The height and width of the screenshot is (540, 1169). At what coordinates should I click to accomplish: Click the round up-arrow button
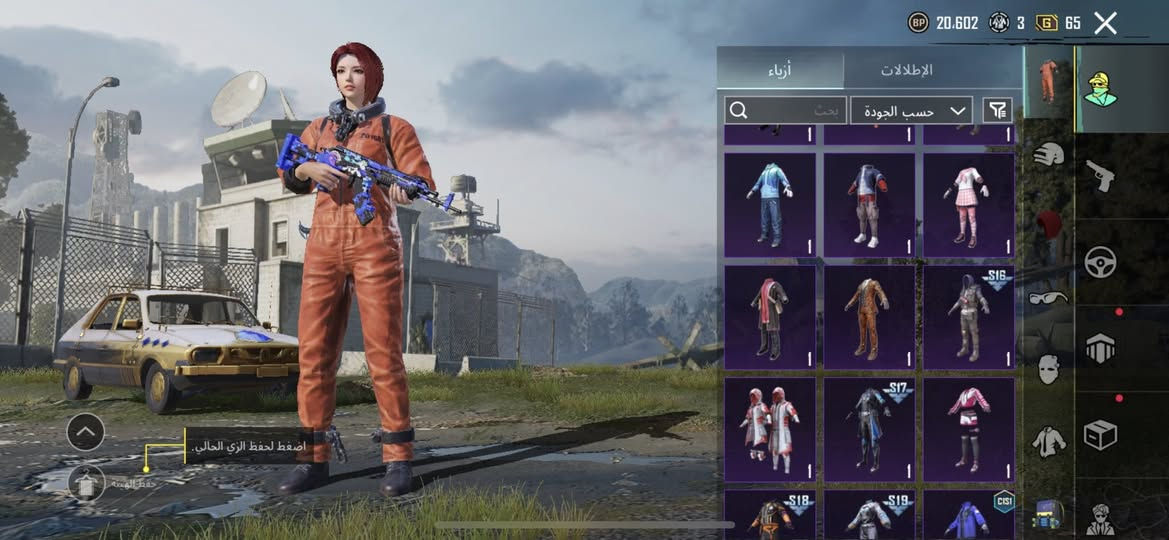85,432
